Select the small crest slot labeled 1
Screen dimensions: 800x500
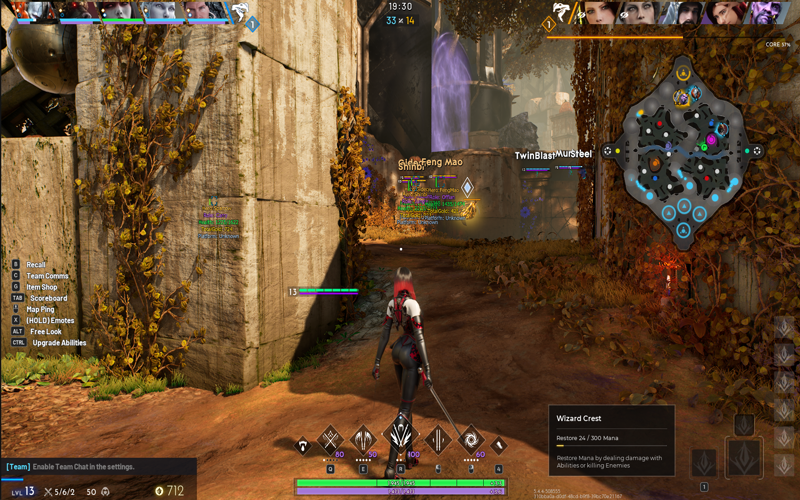pos(705,462)
